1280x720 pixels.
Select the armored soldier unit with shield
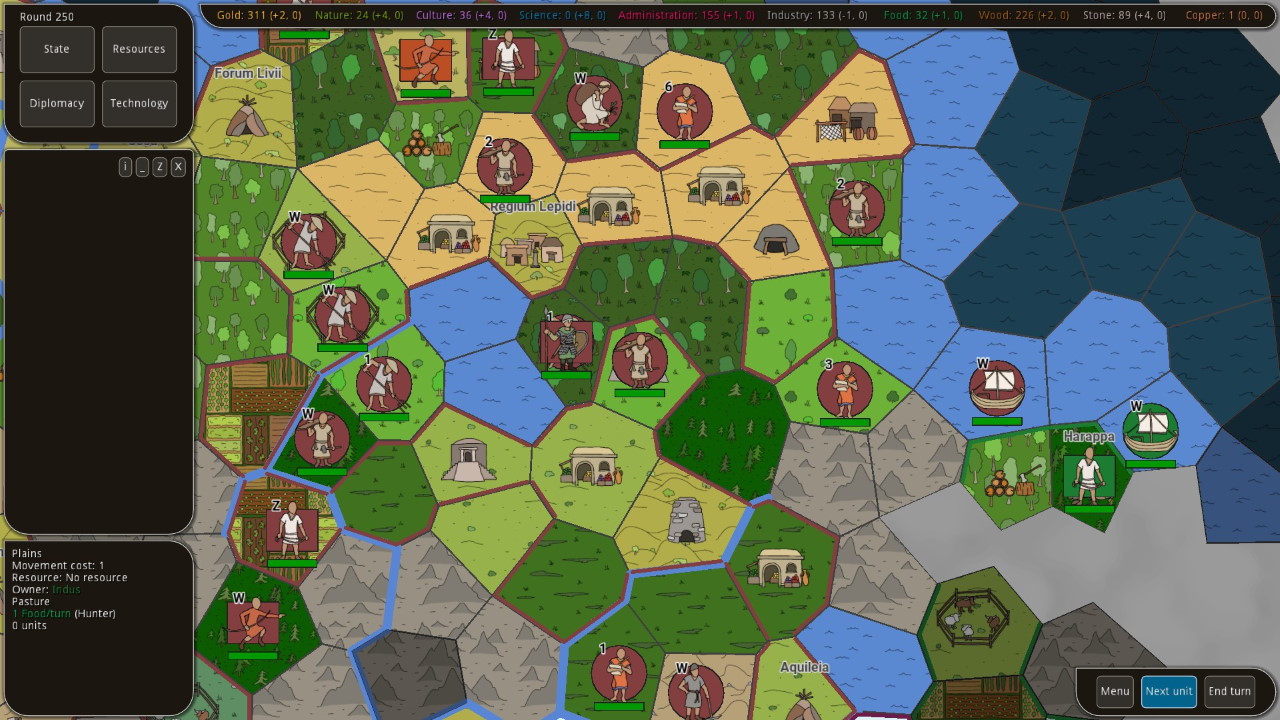[x=565, y=343]
